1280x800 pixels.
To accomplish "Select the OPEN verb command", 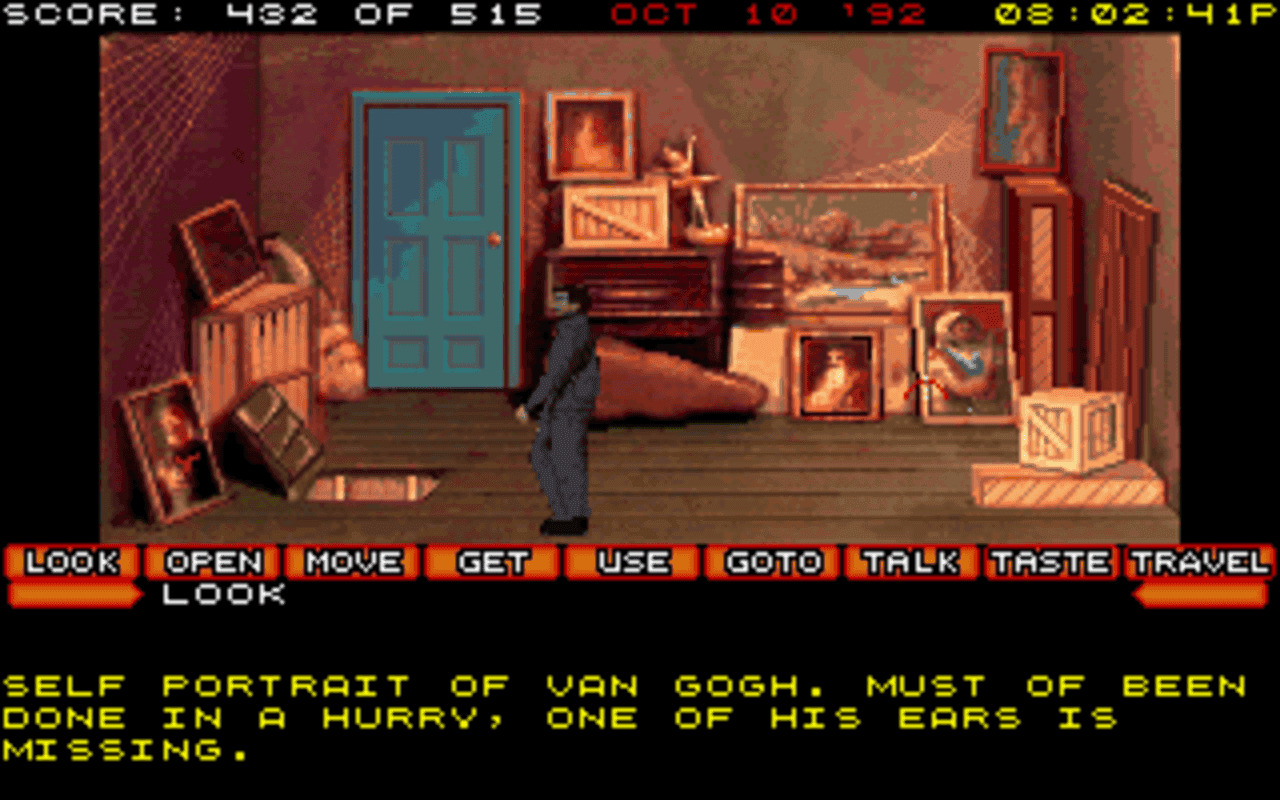I will 214,563.
